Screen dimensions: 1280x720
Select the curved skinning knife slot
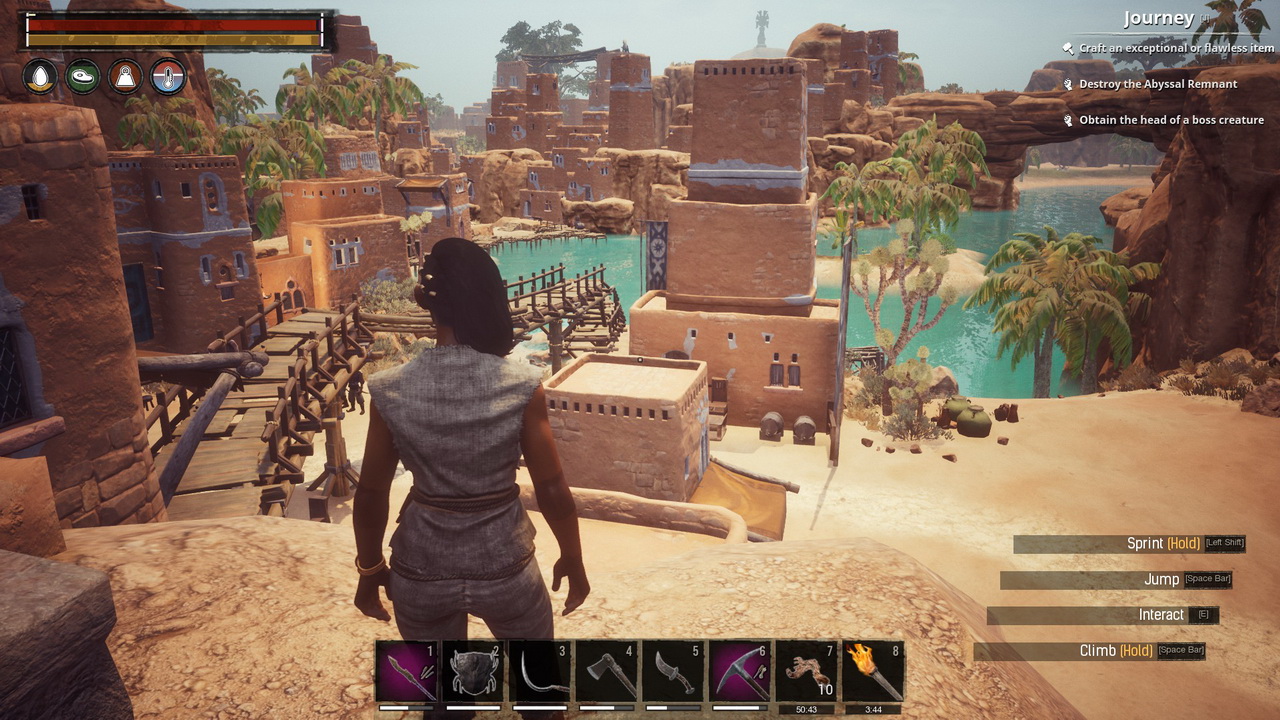[x=673, y=671]
